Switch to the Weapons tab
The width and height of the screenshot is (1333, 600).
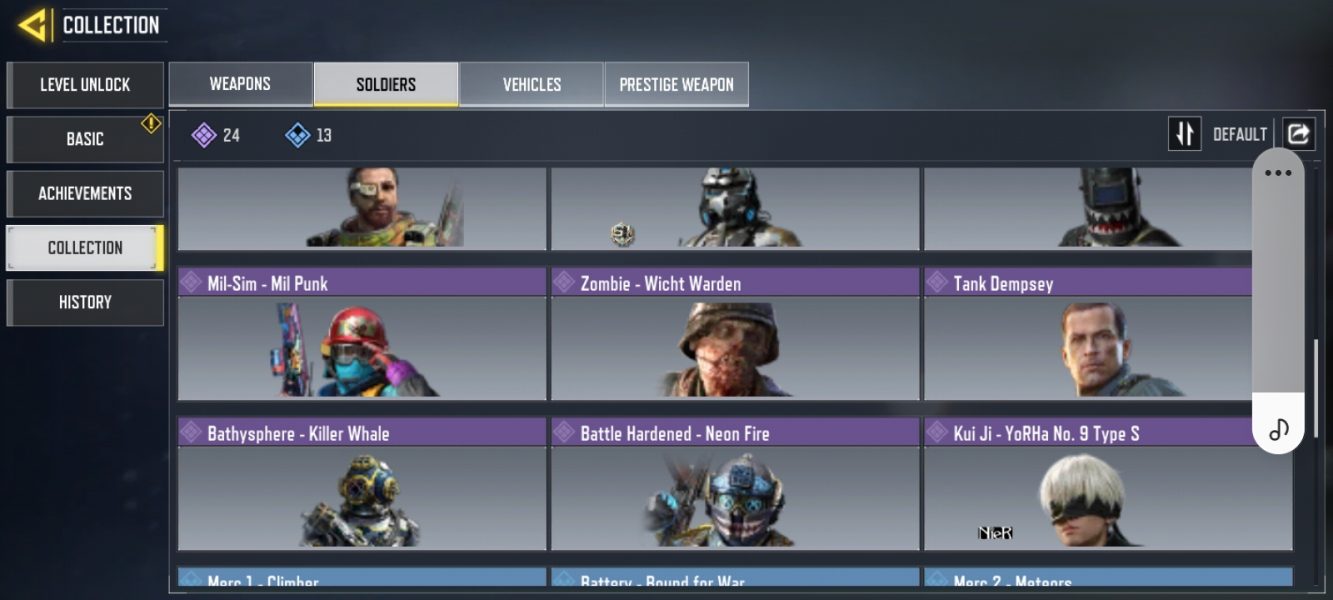(x=240, y=84)
